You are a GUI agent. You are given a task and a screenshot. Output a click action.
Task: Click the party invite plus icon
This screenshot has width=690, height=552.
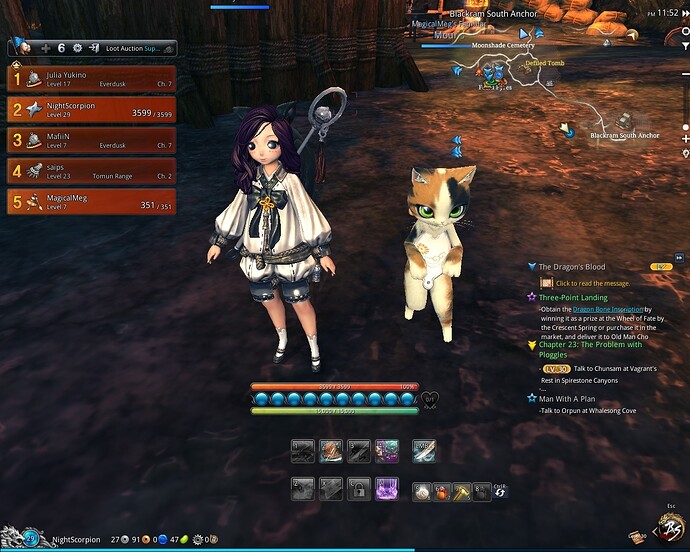[x=45, y=48]
